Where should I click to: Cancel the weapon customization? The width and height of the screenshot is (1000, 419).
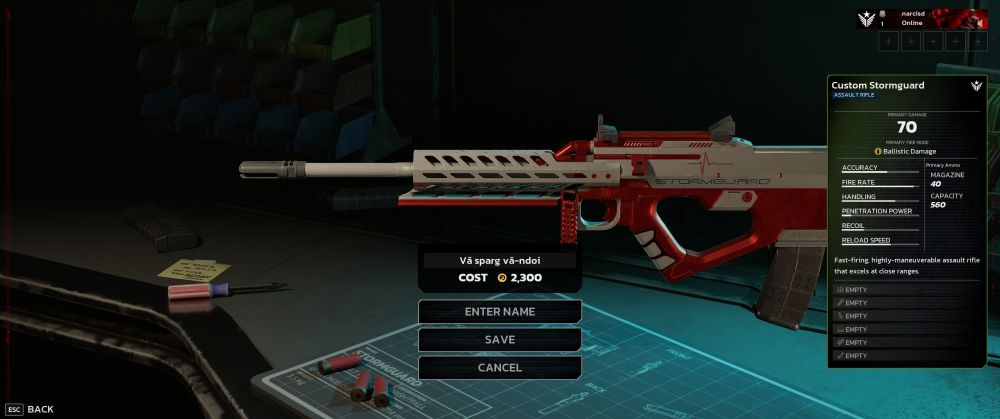(500, 367)
